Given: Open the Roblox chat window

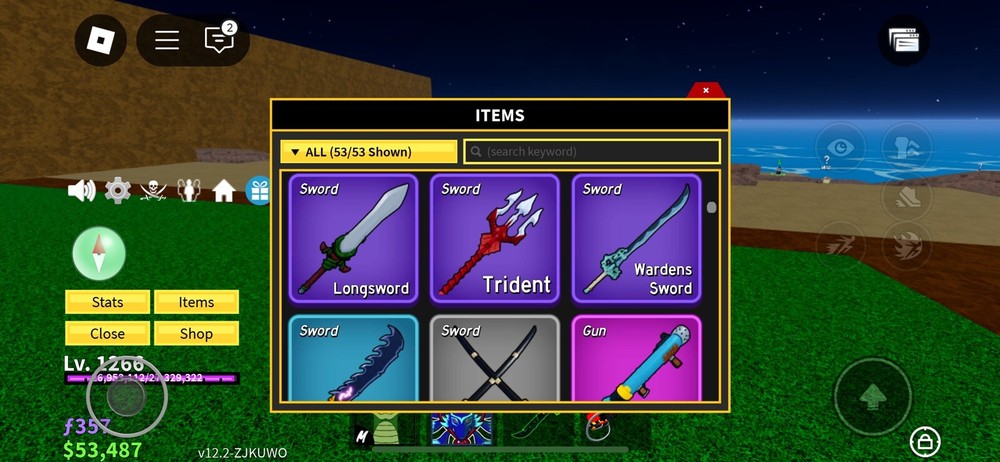Looking at the screenshot, I should pyautogui.click(x=218, y=40).
